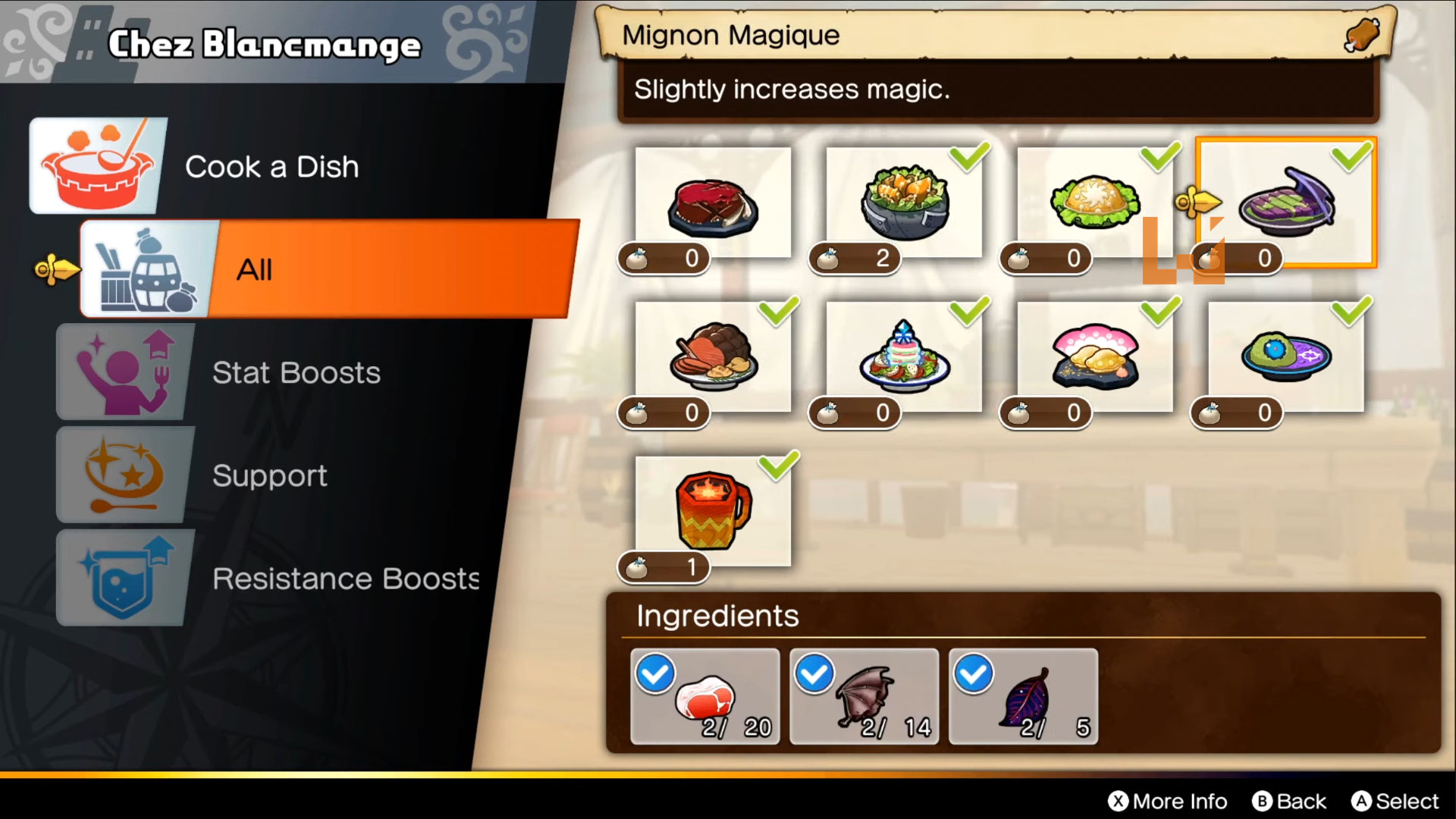1456x819 pixels.
Task: Choose the red spicy mug drink
Action: tap(713, 511)
